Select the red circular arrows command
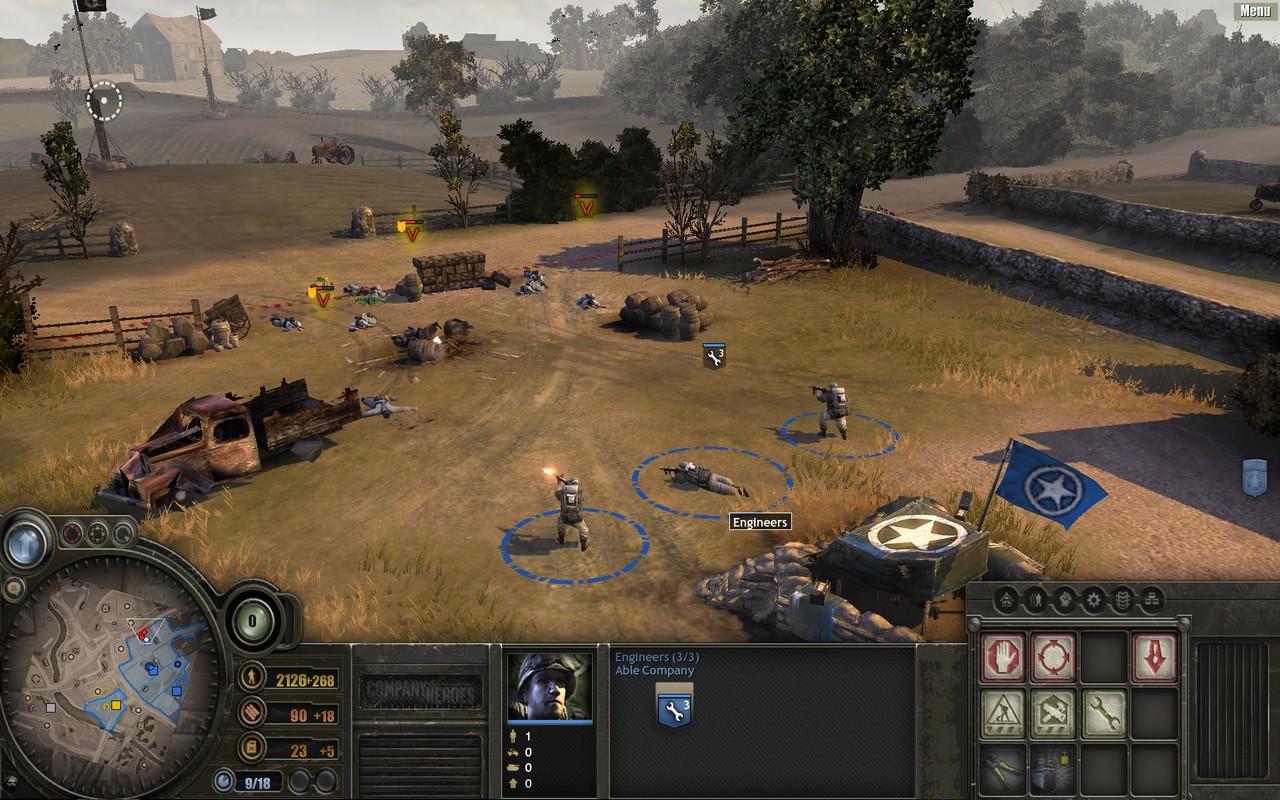Image resolution: width=1280 pixels, height=800 pixels. tap(1053, 658)
